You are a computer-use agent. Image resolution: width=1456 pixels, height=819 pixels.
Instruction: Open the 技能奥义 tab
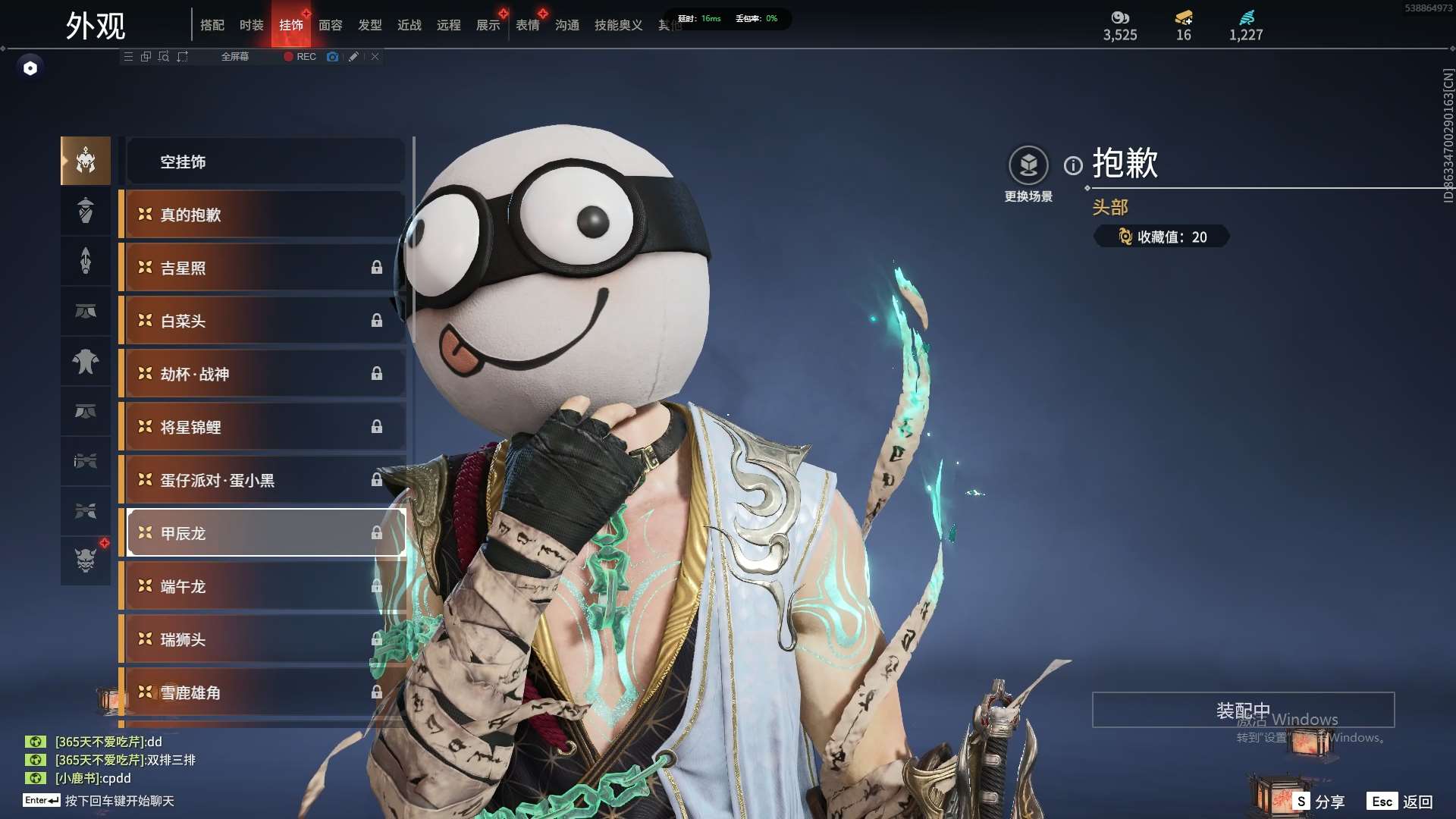pos(618,25)
